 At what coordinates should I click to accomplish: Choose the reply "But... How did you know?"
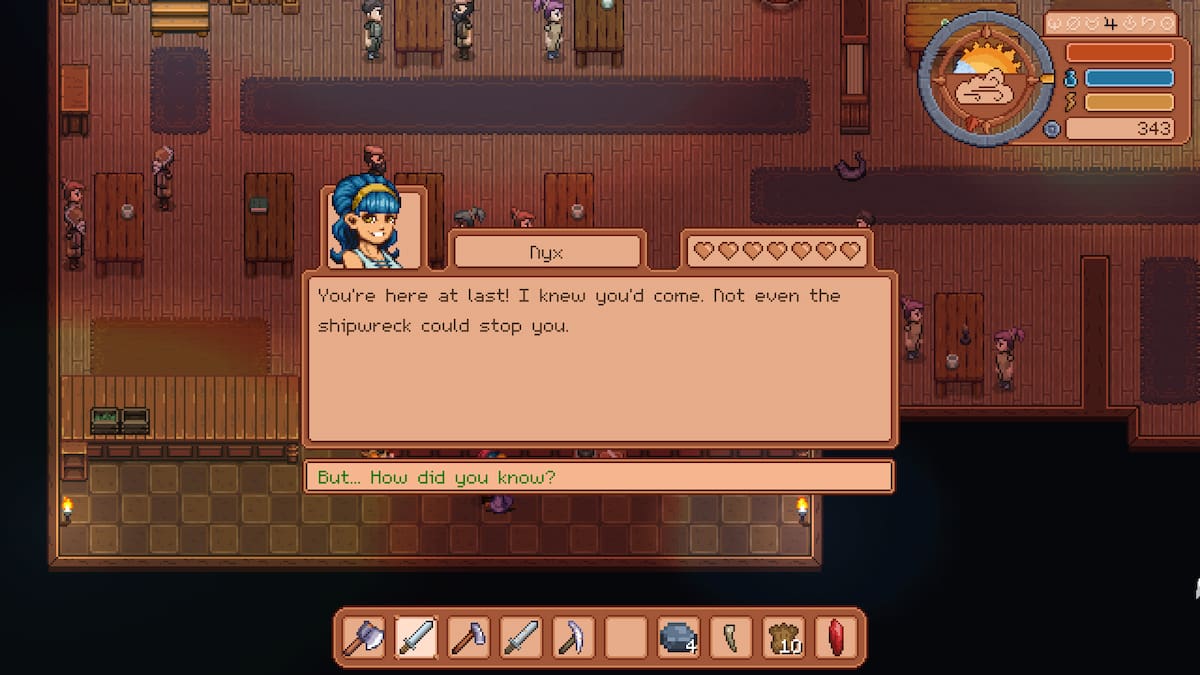597,477
